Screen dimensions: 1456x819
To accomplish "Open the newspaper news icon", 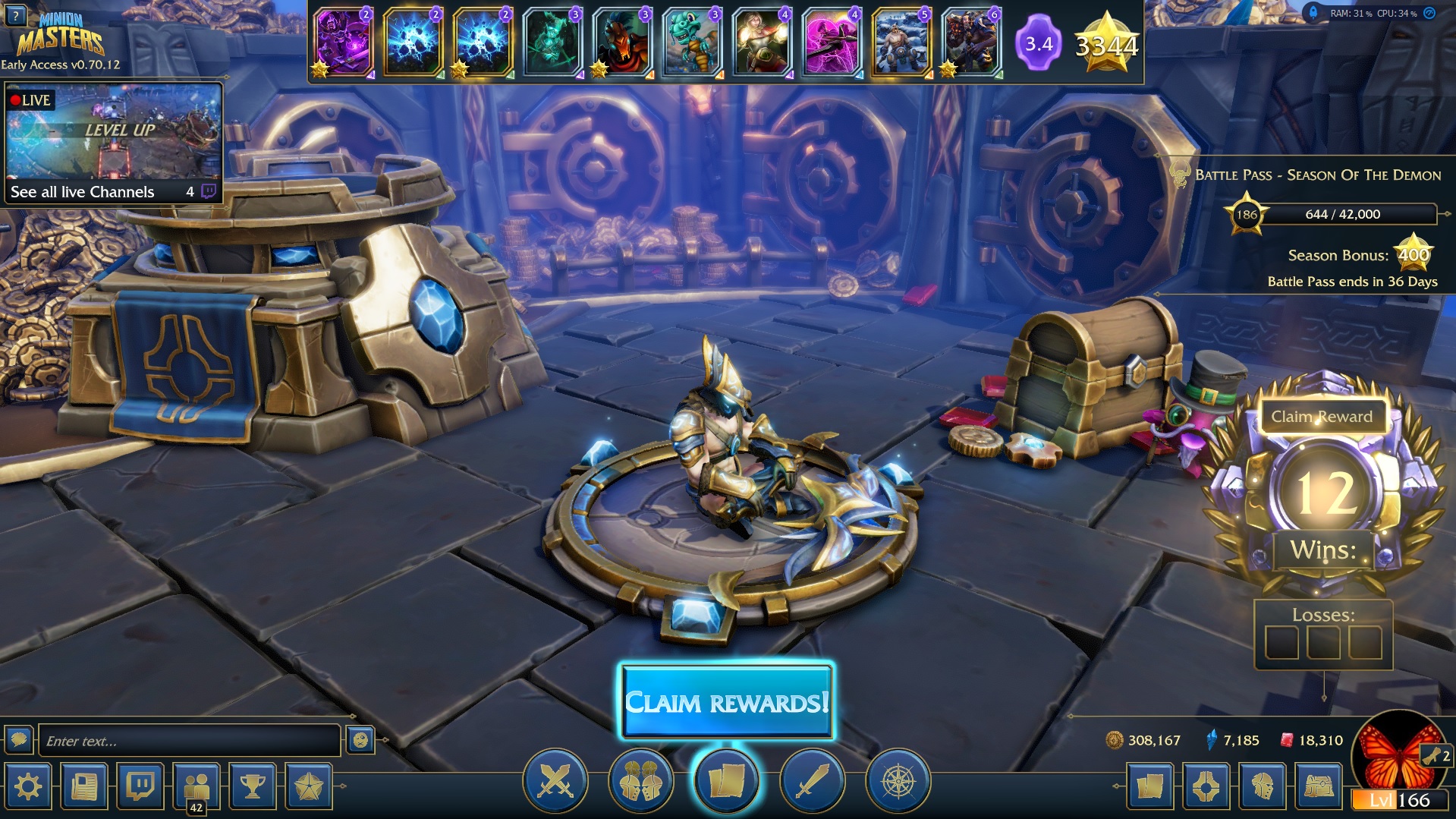I will [84, 786].
